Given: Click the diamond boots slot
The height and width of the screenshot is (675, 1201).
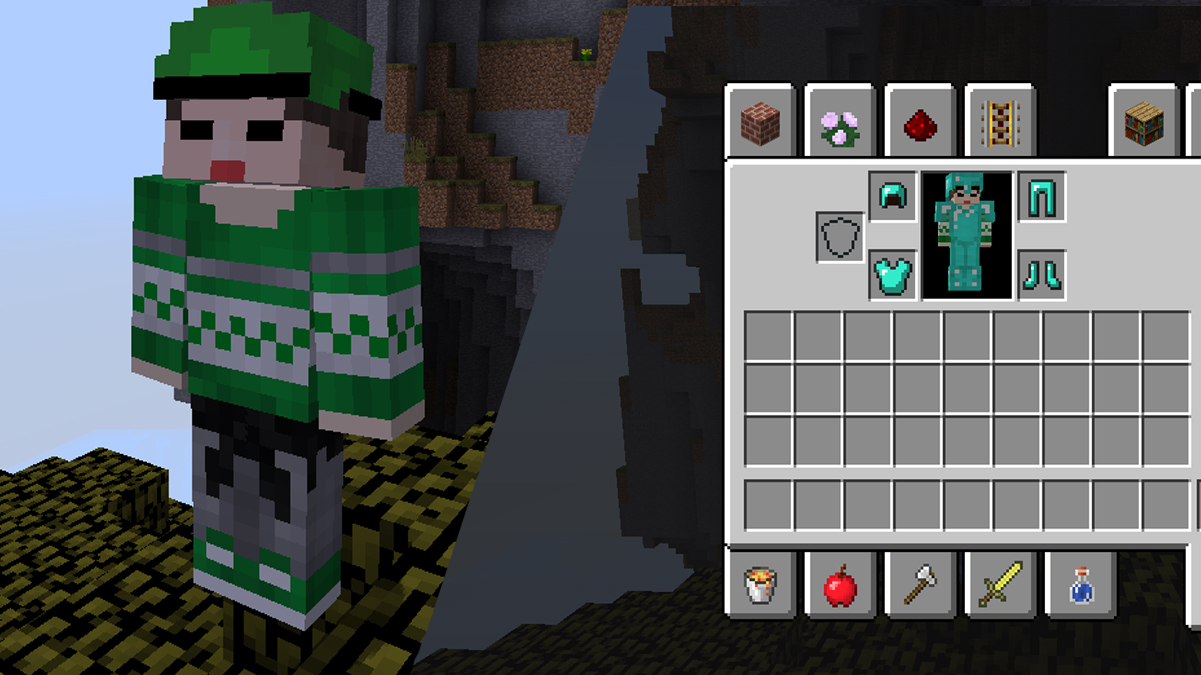Looking at the screenshot, I should tap(1041, 274).
